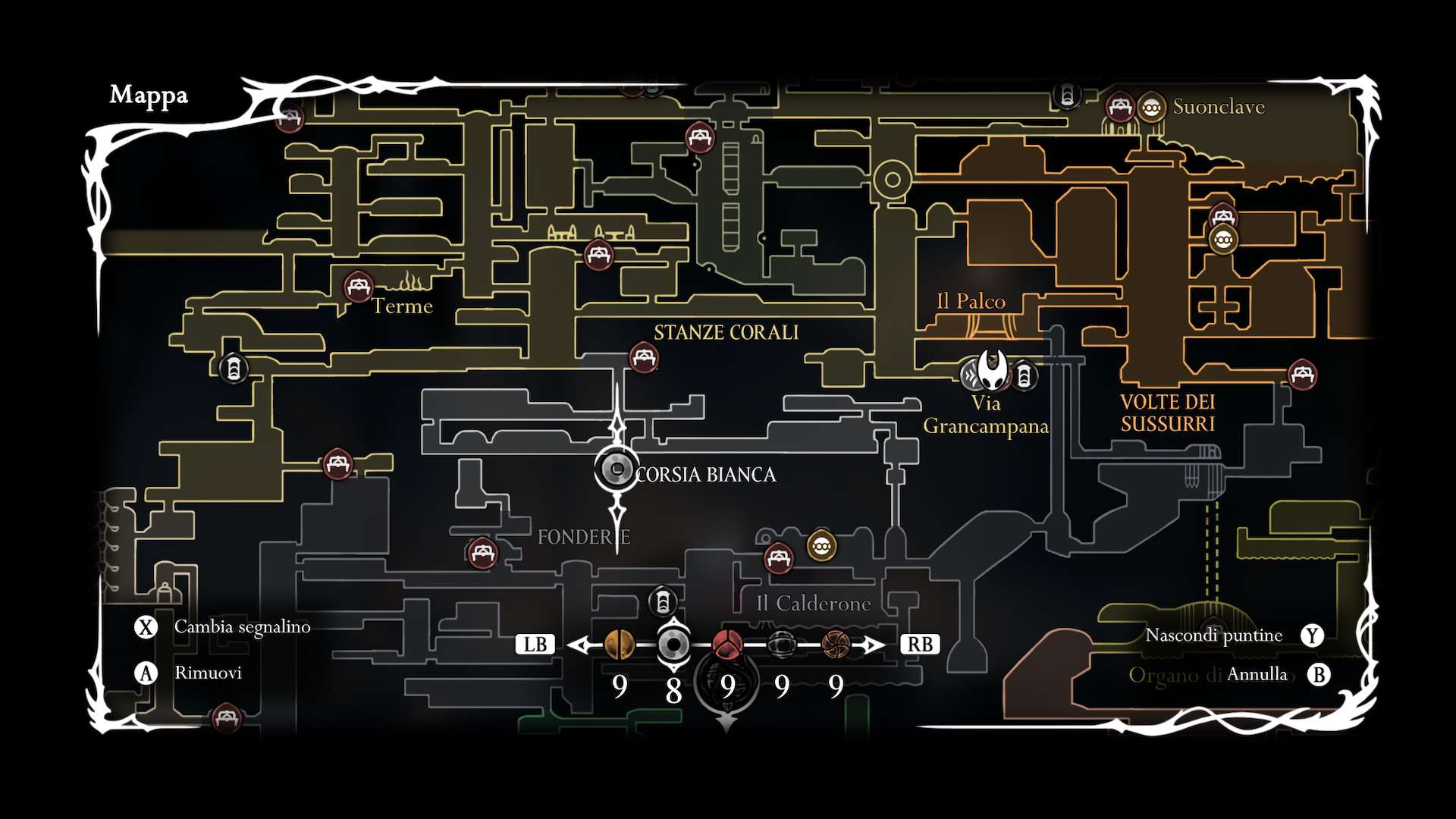Select the bench marker next to Suonclave
The image size is (1456, 819).
[x=1119, y=108]
